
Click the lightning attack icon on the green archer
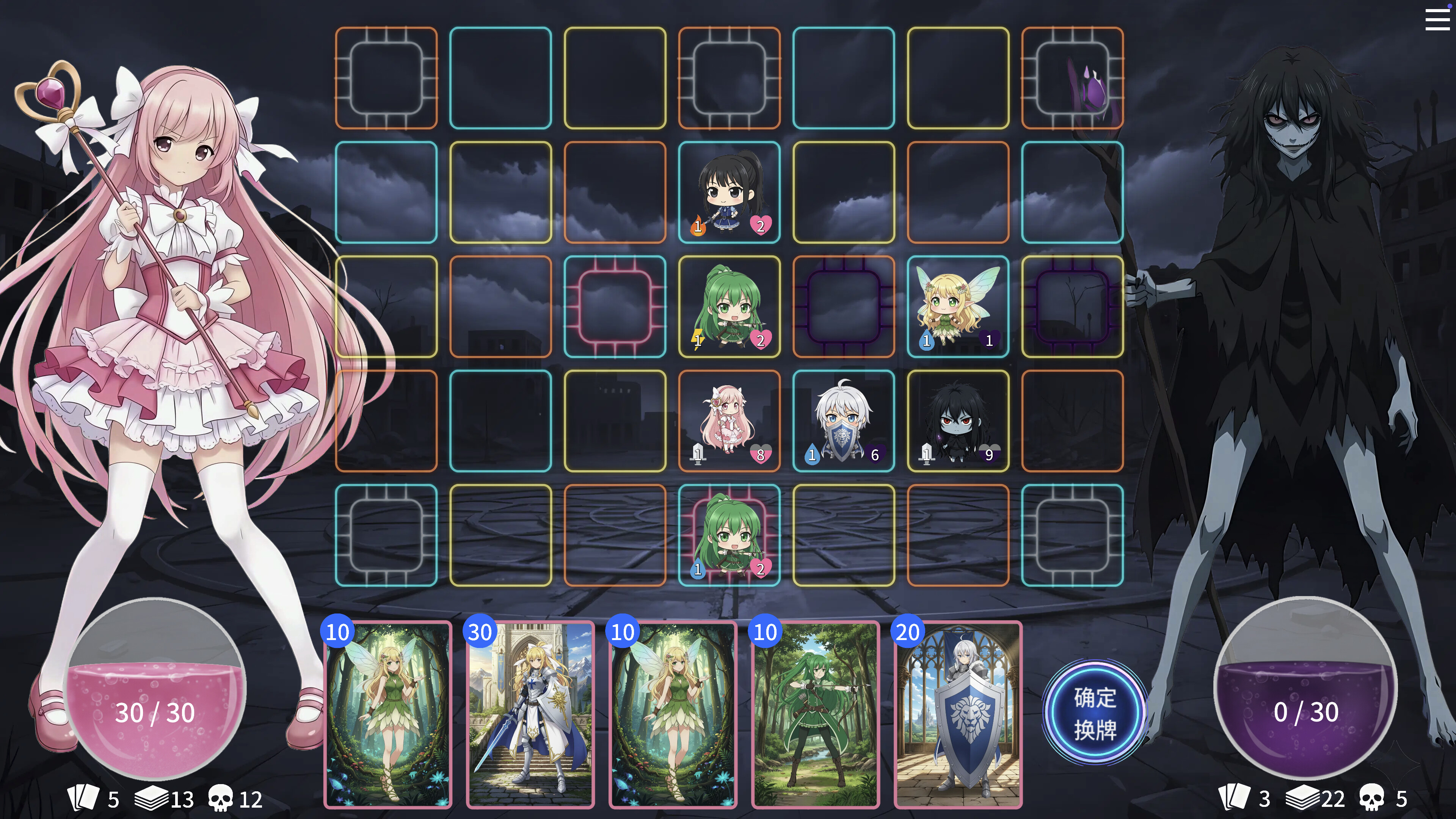(x=698, y=340)
